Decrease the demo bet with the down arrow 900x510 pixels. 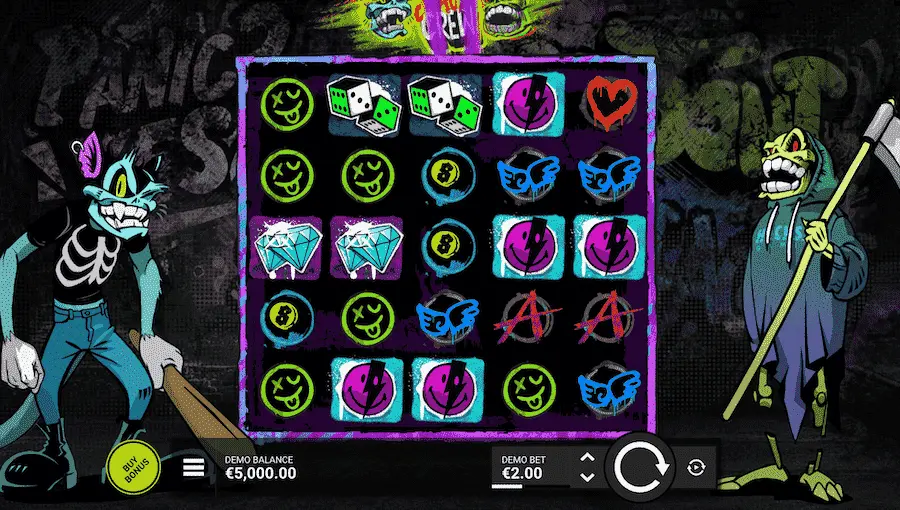pyautogui.click(x=587, y=476)
